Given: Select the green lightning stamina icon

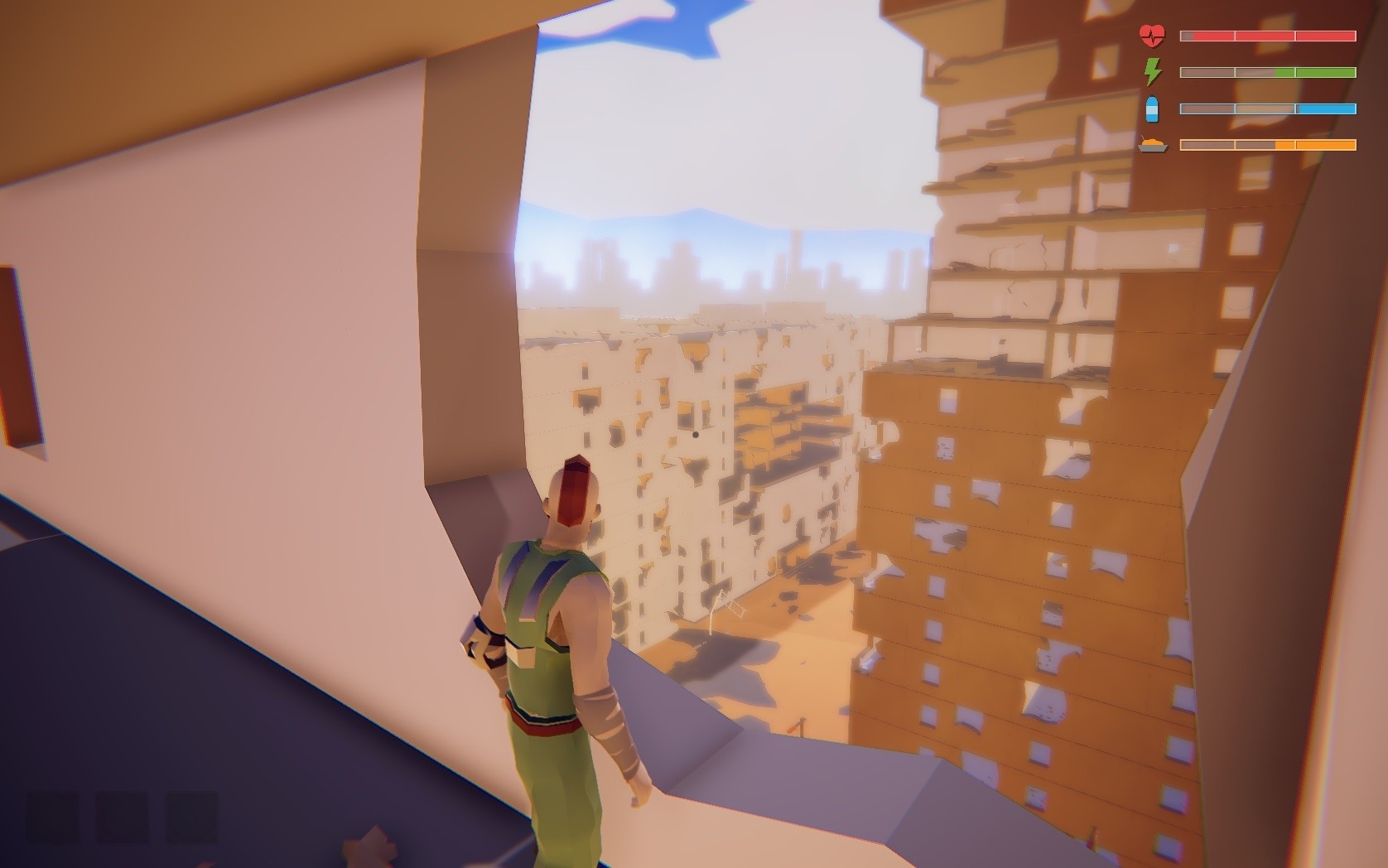Looking at the screenshot, I should tap(1152, 72).
